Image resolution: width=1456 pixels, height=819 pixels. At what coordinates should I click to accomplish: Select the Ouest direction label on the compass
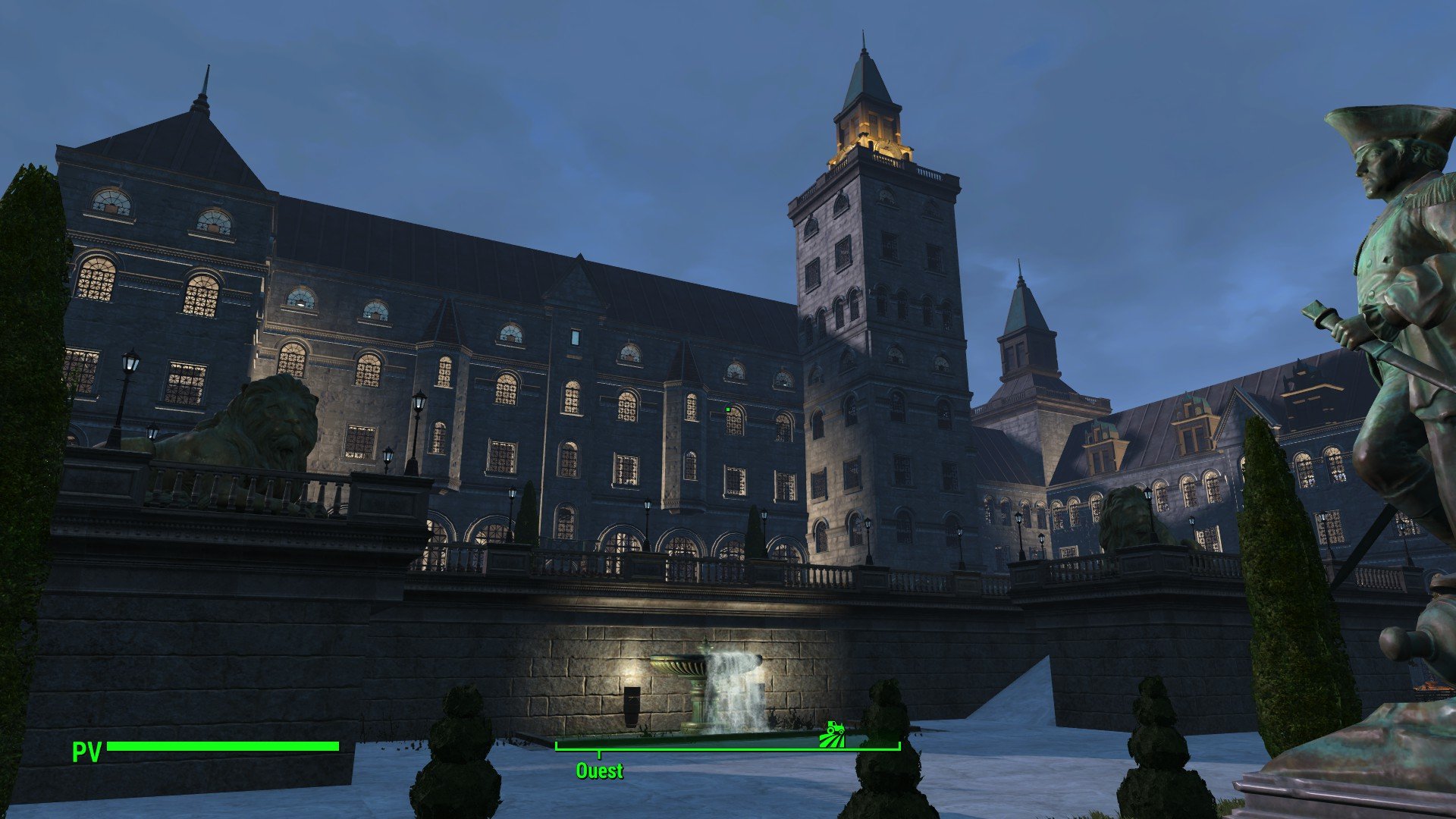pos(599,771)
